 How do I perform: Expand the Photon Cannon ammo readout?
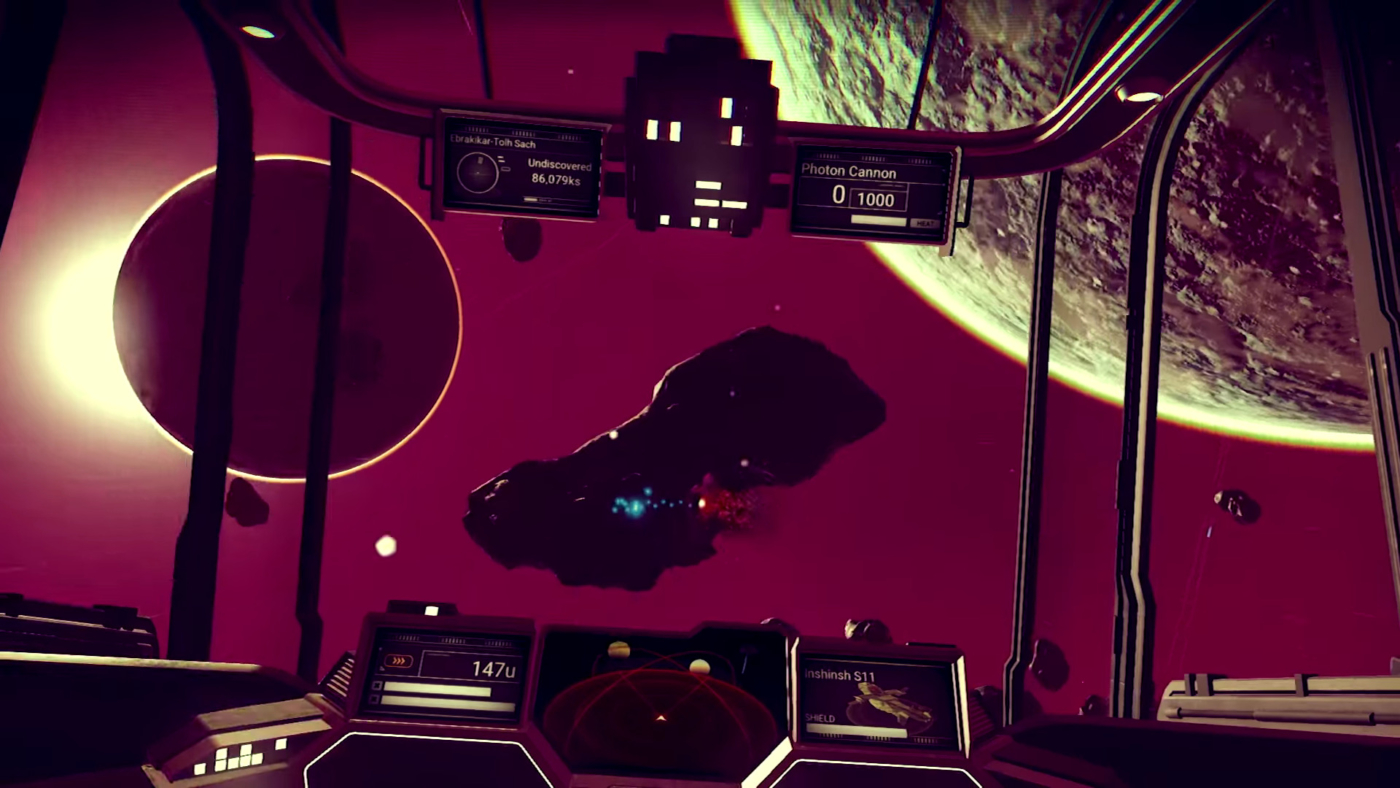point(858,196)
